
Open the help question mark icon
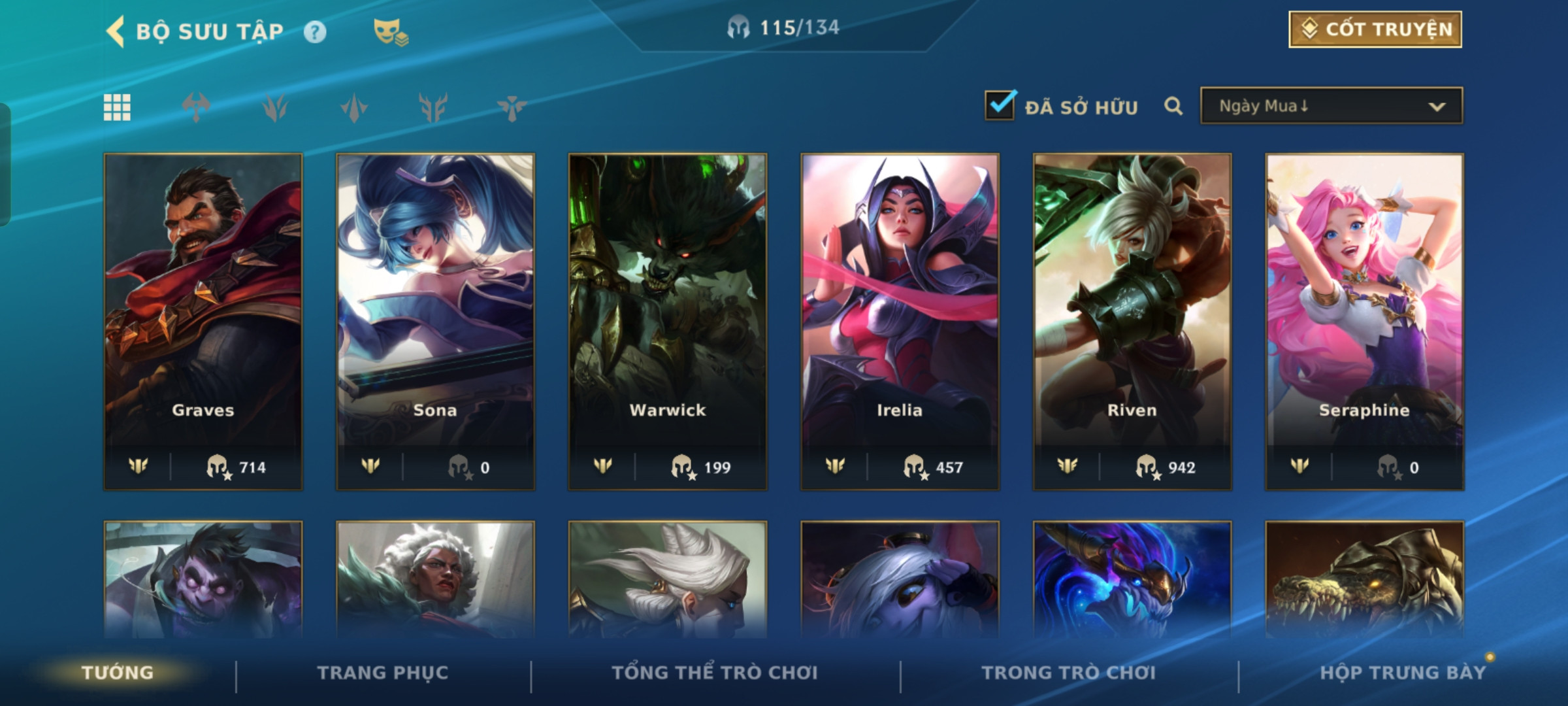[x=315, y=32]
